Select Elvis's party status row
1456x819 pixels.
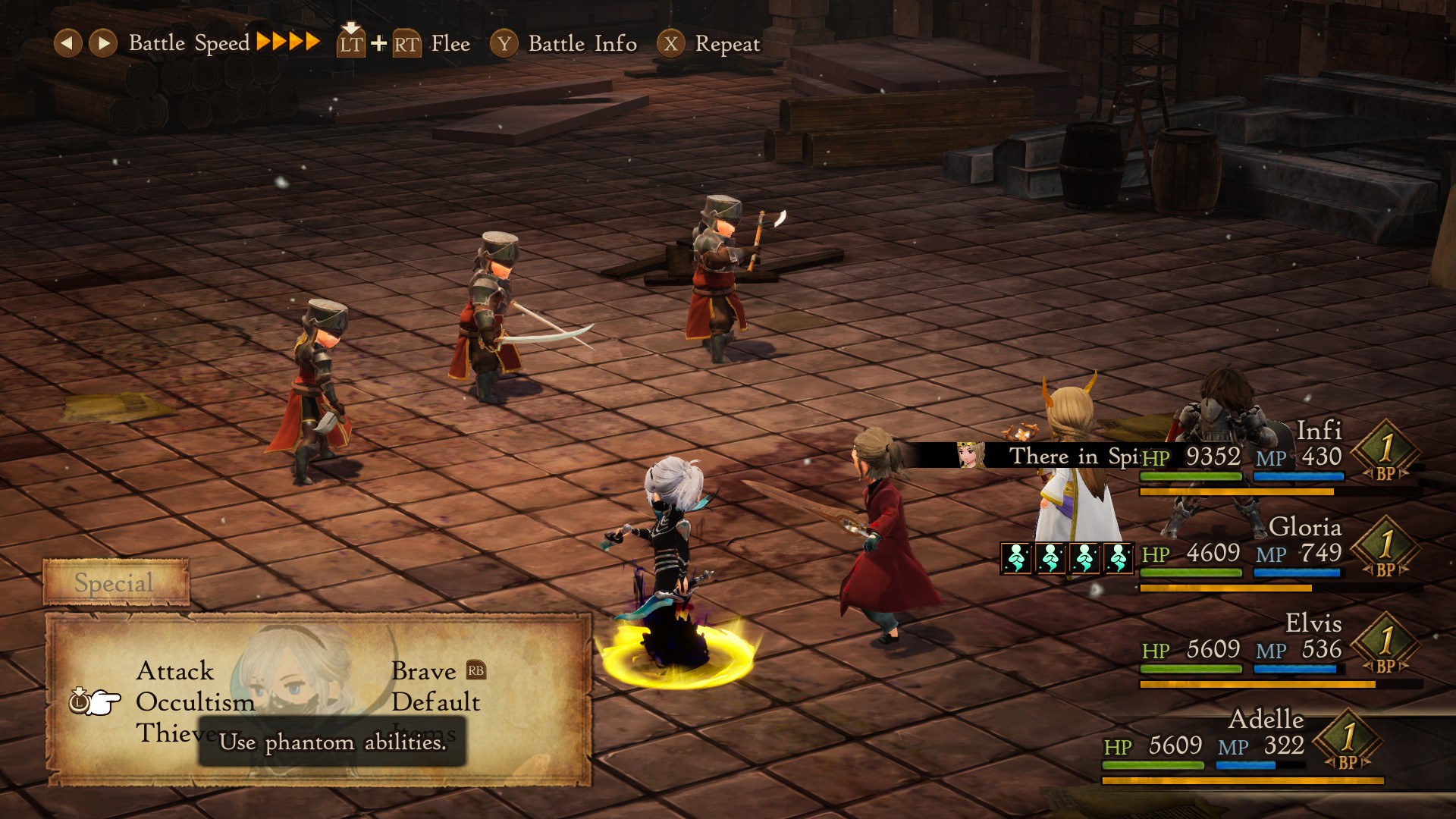point(1274,650)
